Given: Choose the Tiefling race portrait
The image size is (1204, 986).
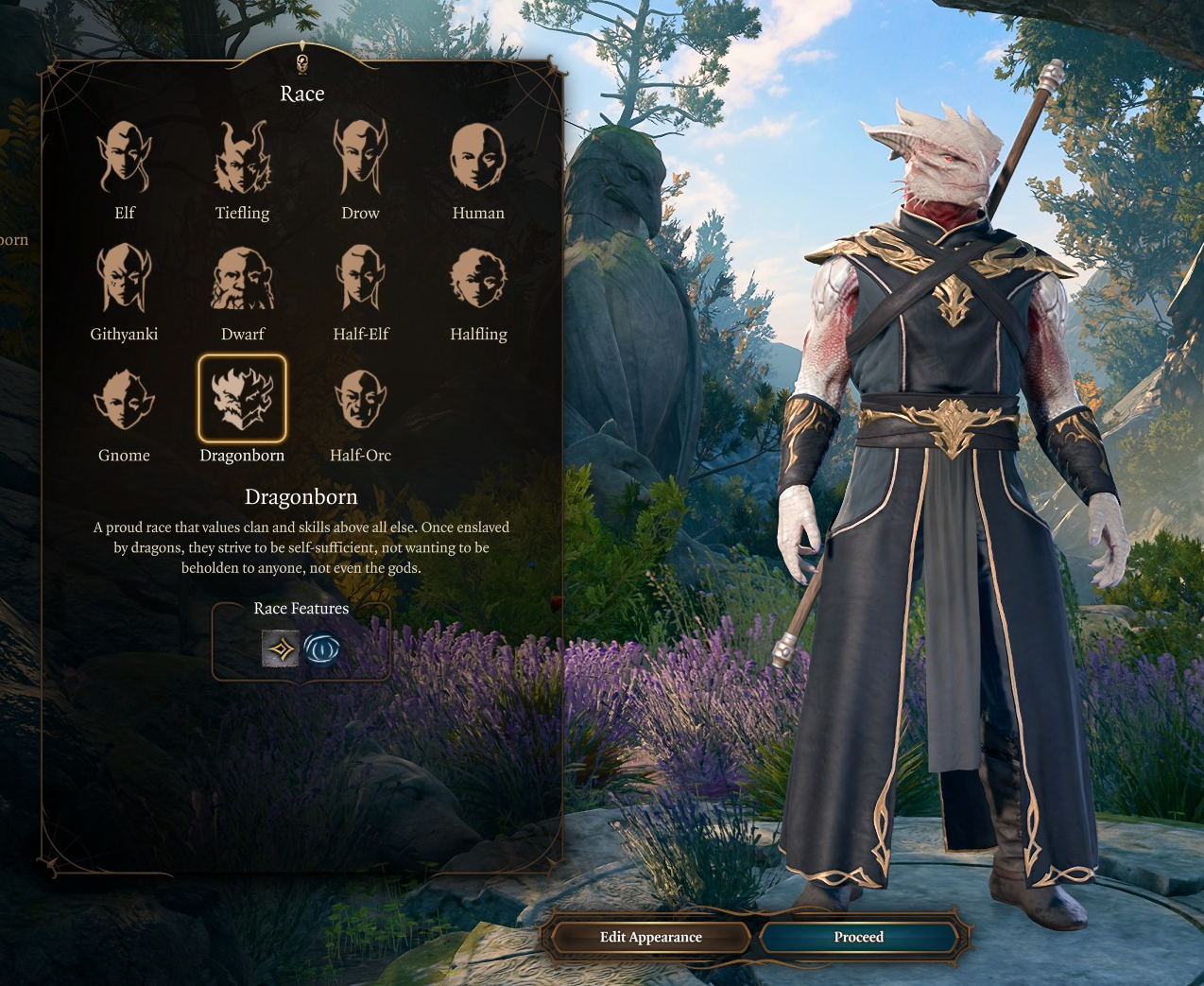Looking at the screenshot, I should tap(242, 158).
